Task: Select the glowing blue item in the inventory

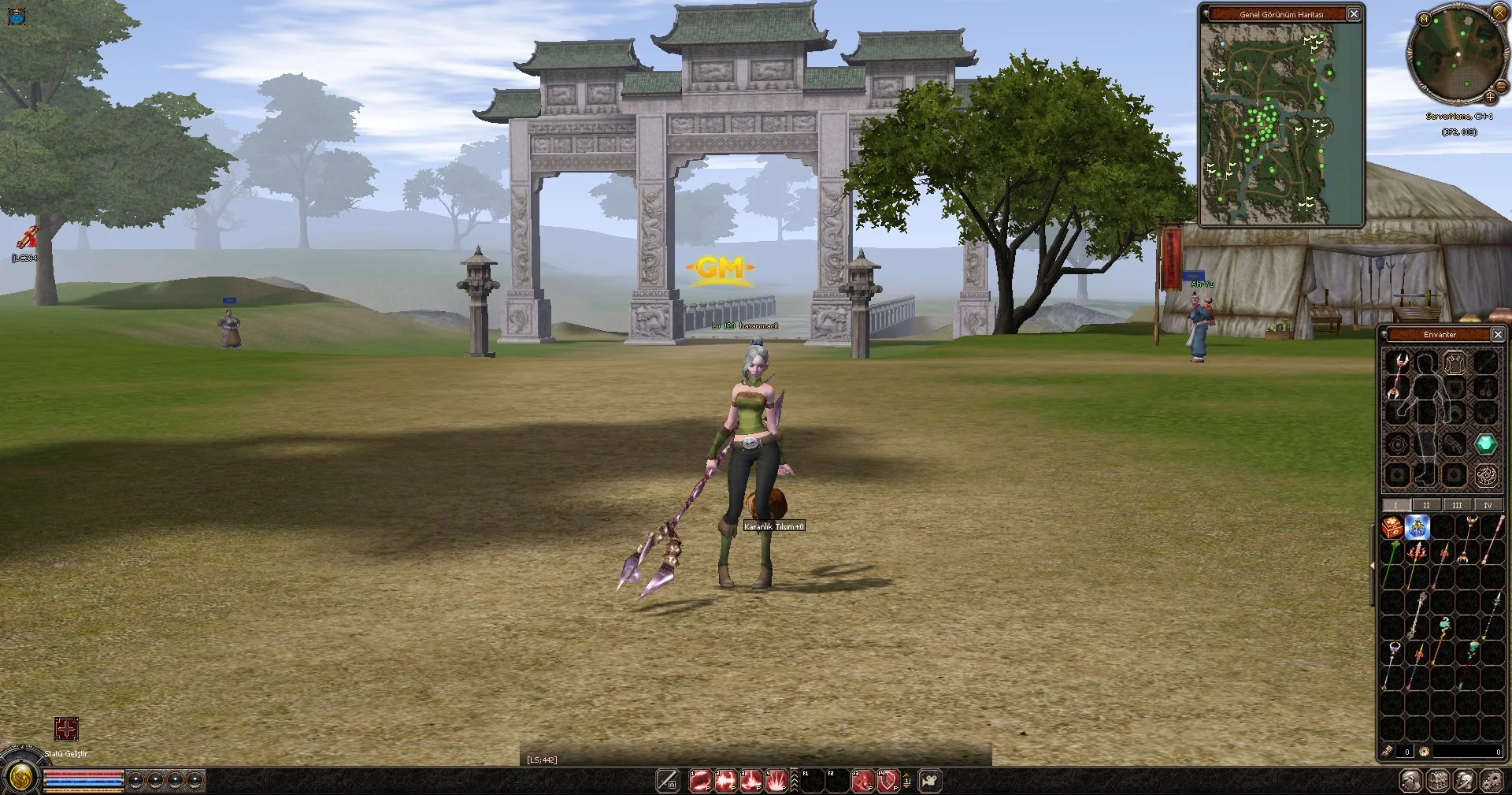Action: [1417, 527]
